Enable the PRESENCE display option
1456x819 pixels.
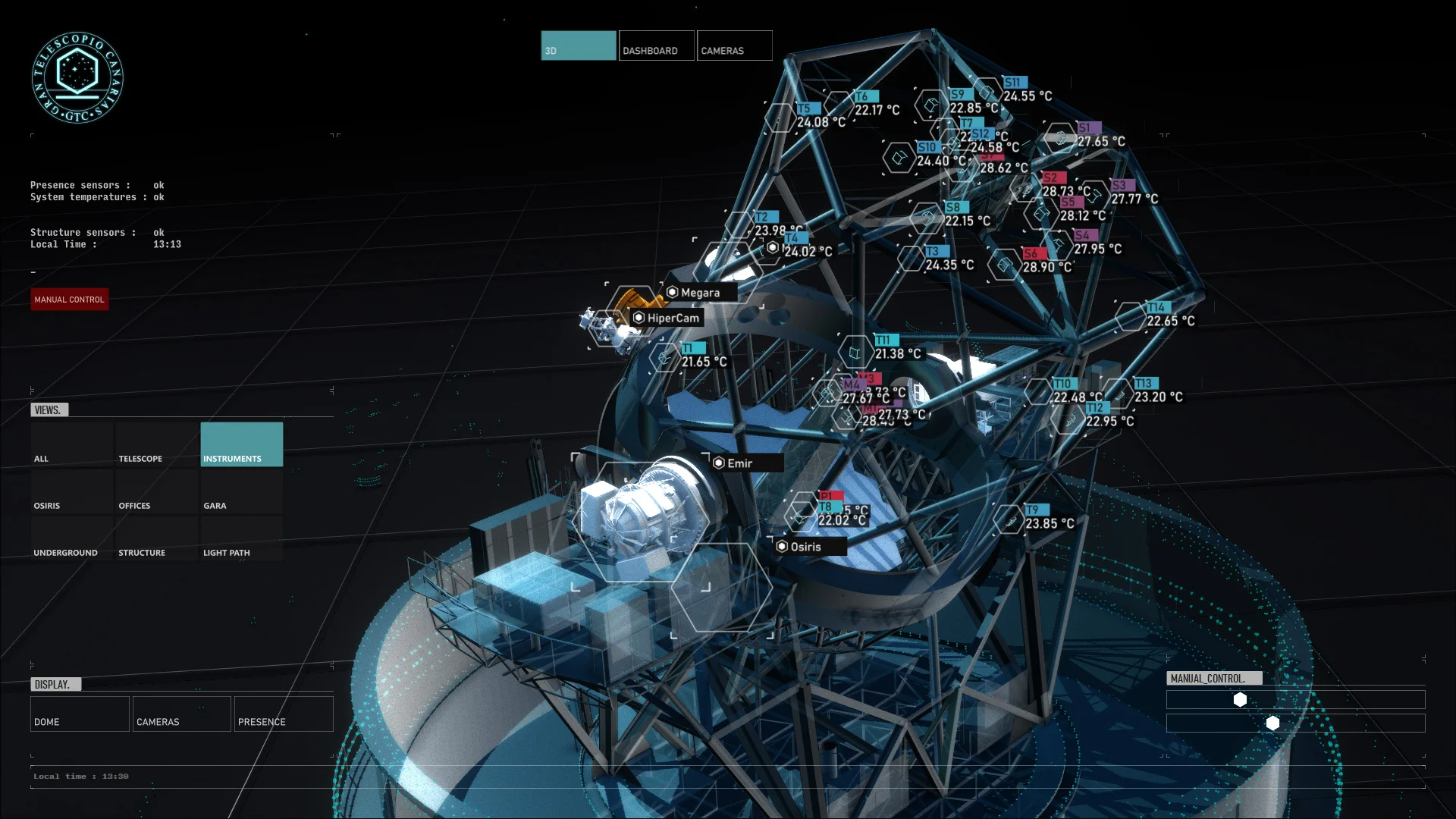coord(283,714)
